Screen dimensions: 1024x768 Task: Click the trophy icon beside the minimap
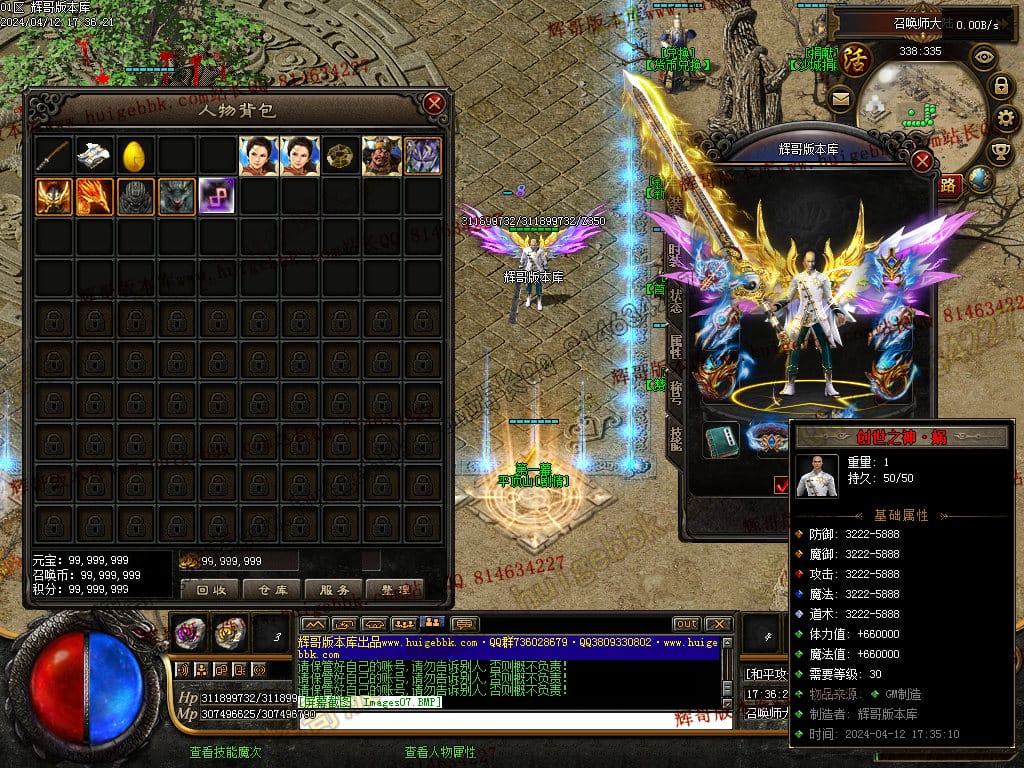(999, 151)
